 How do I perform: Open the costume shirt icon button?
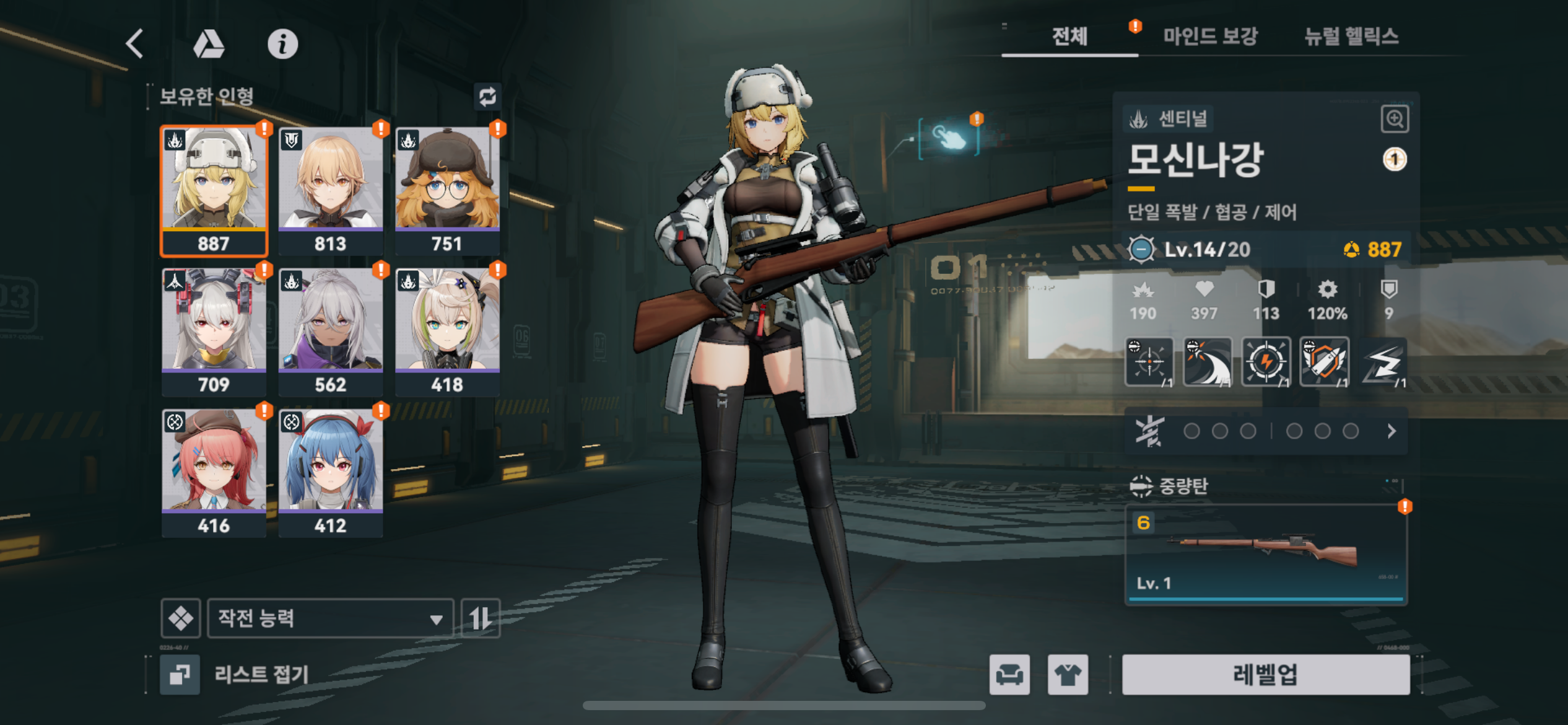point(1068,674)
